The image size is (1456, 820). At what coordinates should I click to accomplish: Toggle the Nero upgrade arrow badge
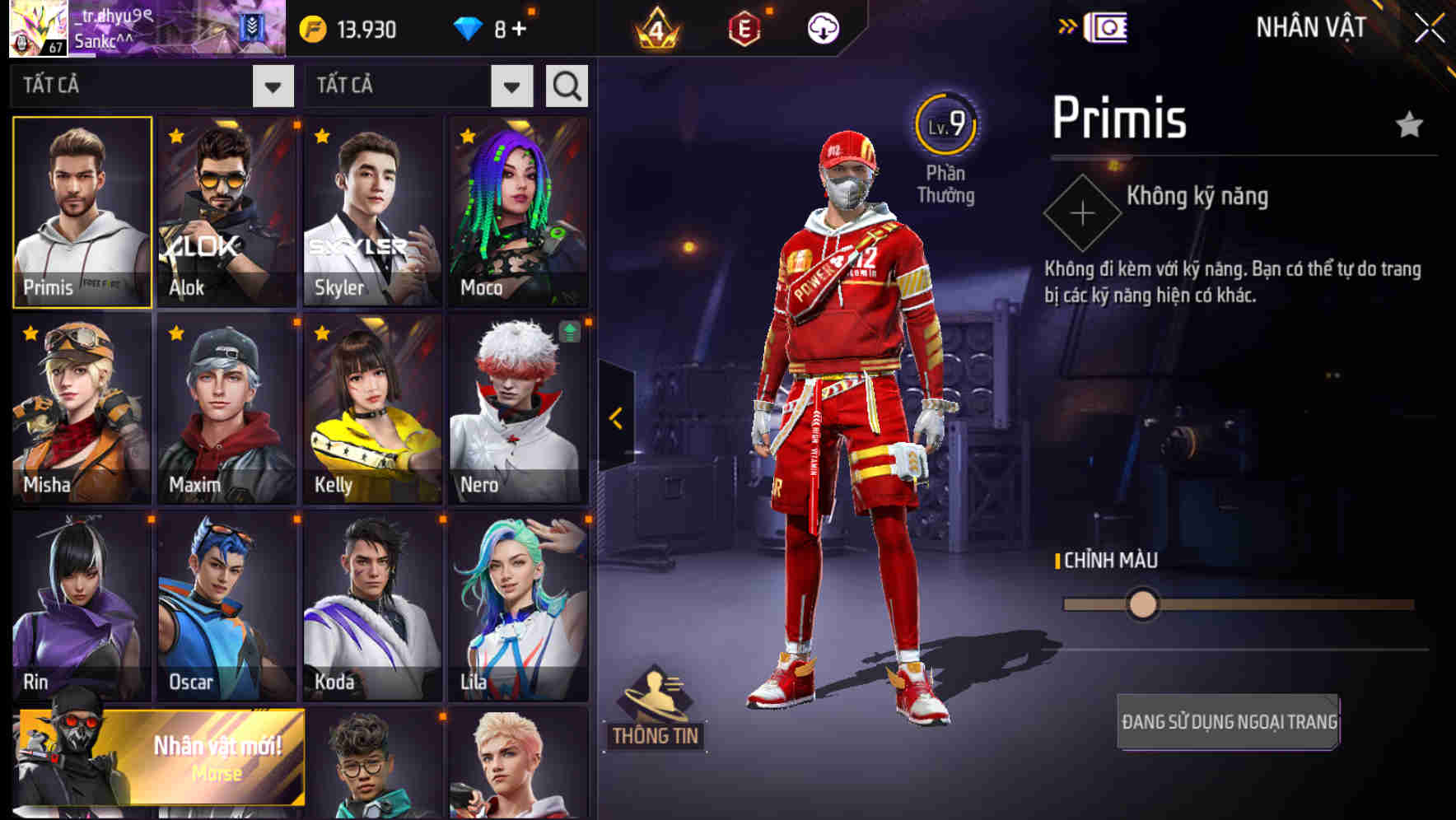point(568,332)
